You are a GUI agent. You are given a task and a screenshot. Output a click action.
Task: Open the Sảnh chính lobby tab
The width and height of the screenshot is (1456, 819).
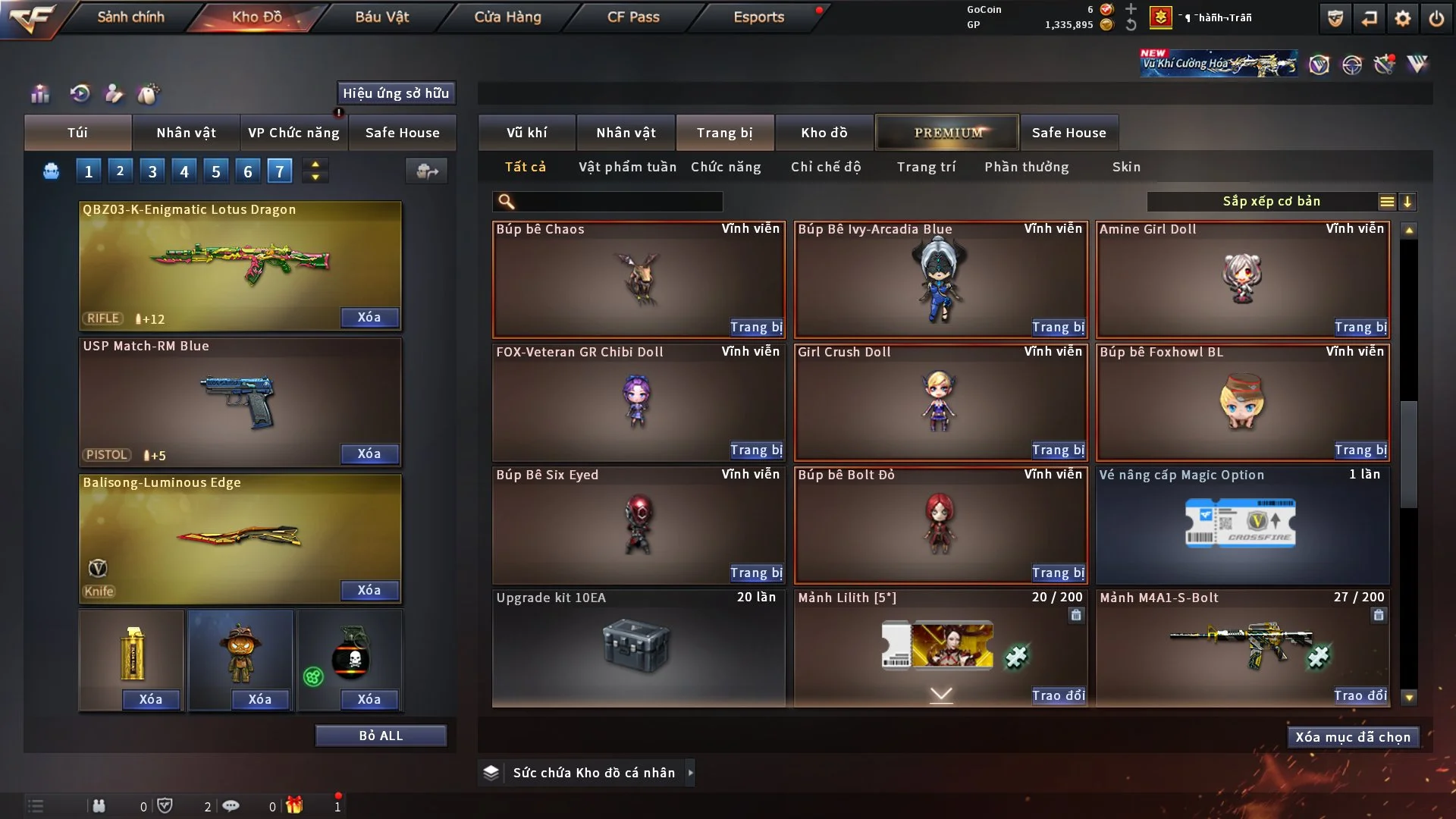pyautogui.click(x=130, y=17)
